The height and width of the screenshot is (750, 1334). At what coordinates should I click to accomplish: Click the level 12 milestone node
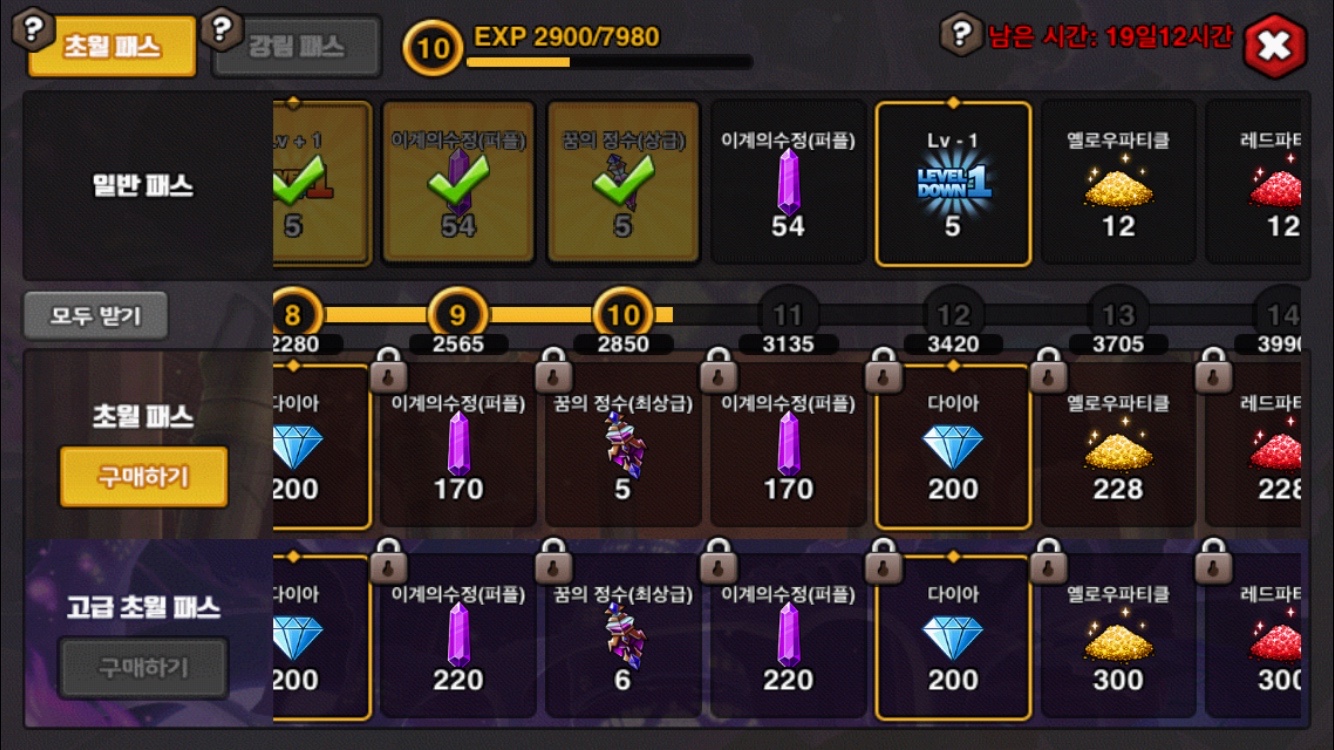pos(953,316)
